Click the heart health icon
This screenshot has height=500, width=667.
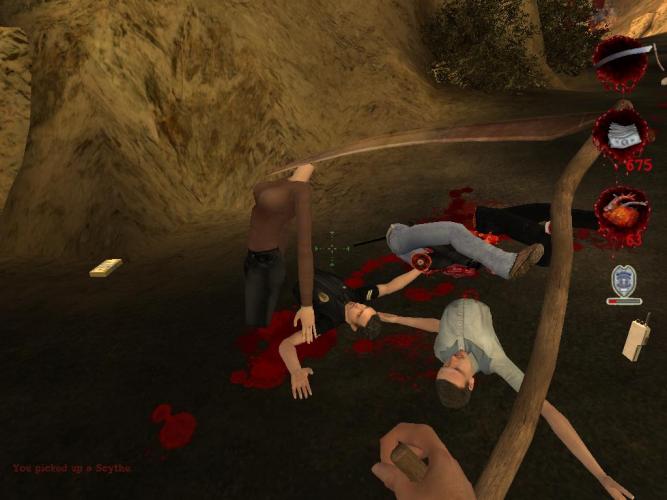point(621,210)
